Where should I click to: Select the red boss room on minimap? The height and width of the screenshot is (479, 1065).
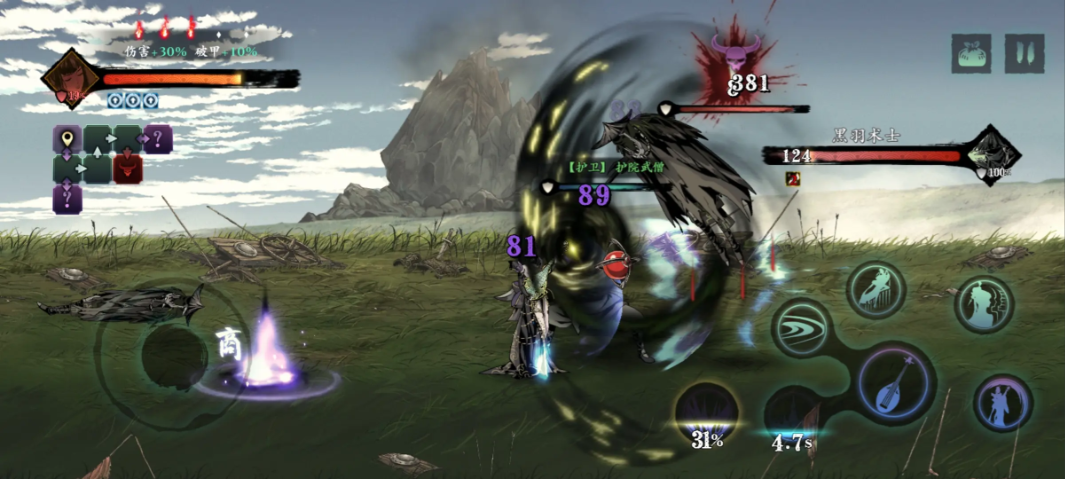pos(127,168)
